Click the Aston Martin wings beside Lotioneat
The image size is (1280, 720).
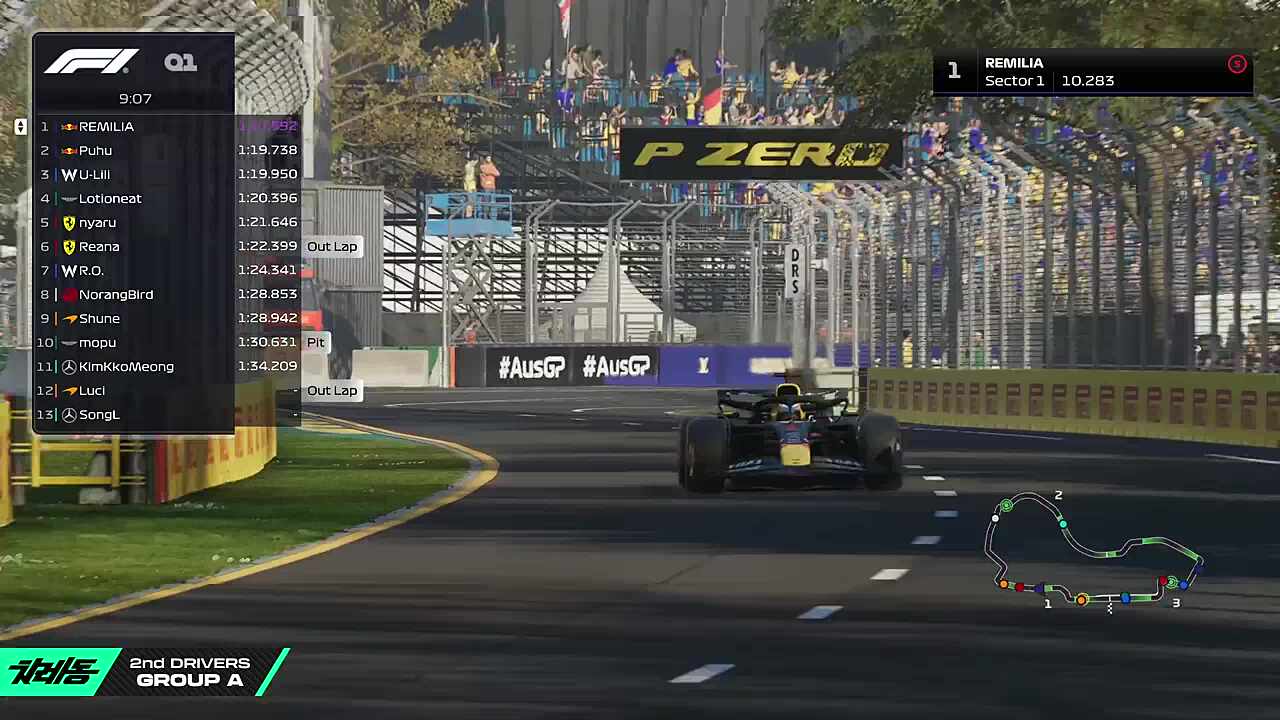pyautogui.click(x=68, y=198)
